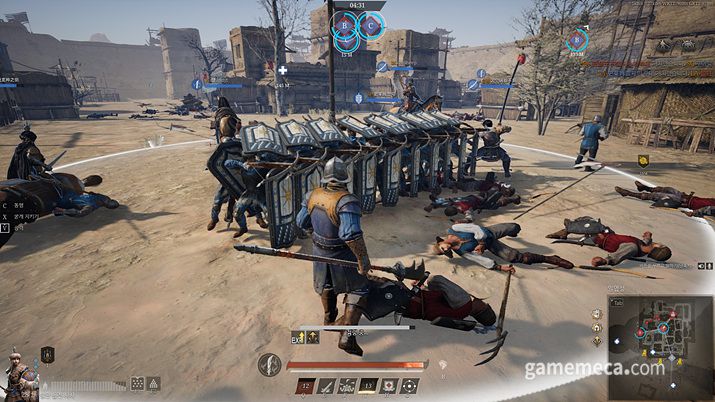Activate the first red skill slot
Screen dimensions: 715x402
tap(304, 386)
